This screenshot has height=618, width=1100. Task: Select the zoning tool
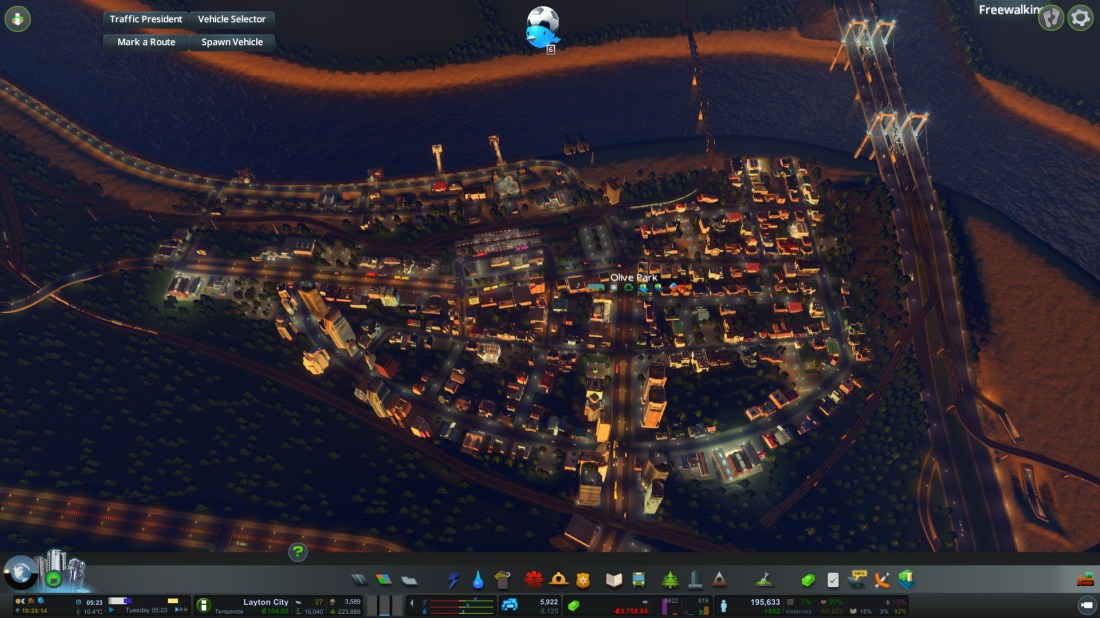[384, 579]
